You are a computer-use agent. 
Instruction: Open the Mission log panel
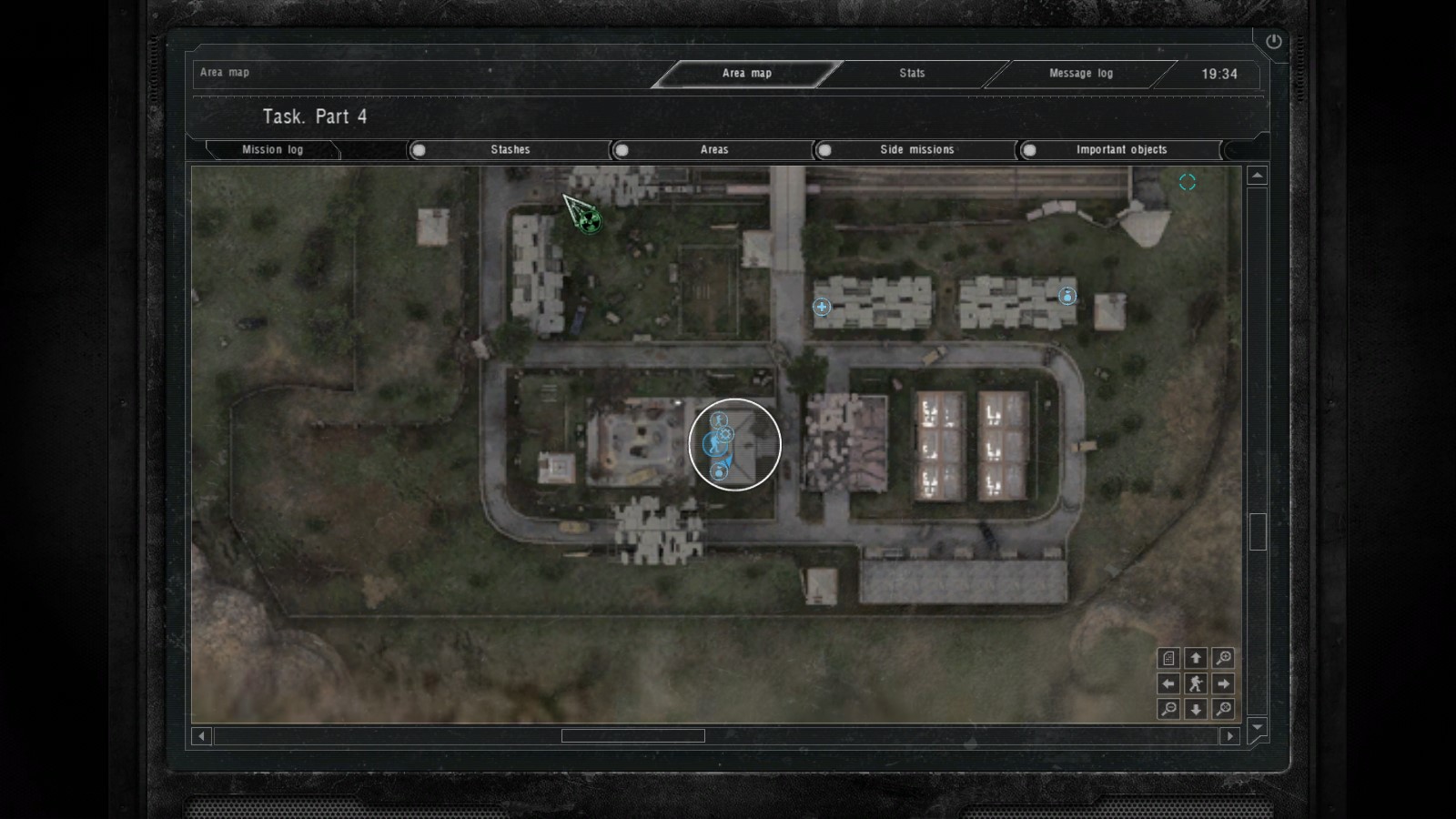click(272, 150)
